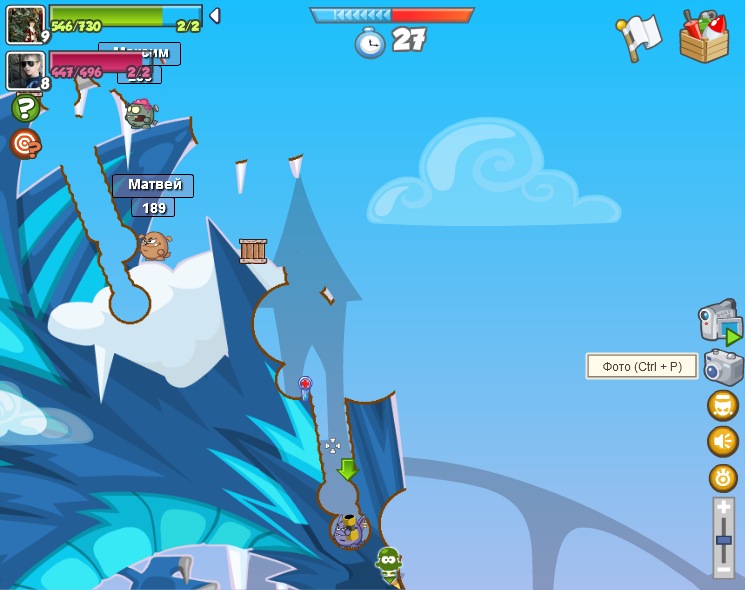
Task: Click the round orange button above the zoom slider
Action: (723, 478)
